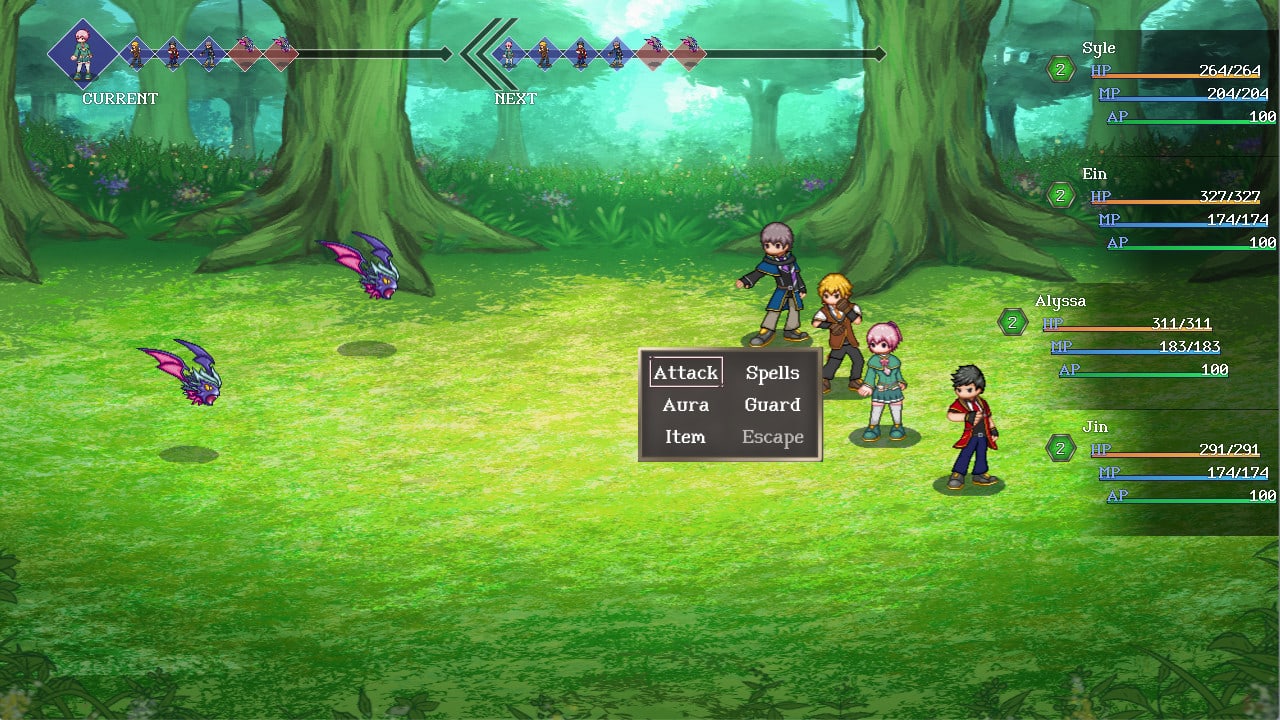Viewport: 1280px width, 720px height.
Task: Click the large current-turn portrait diamond
Action: (x=82, y=54)
